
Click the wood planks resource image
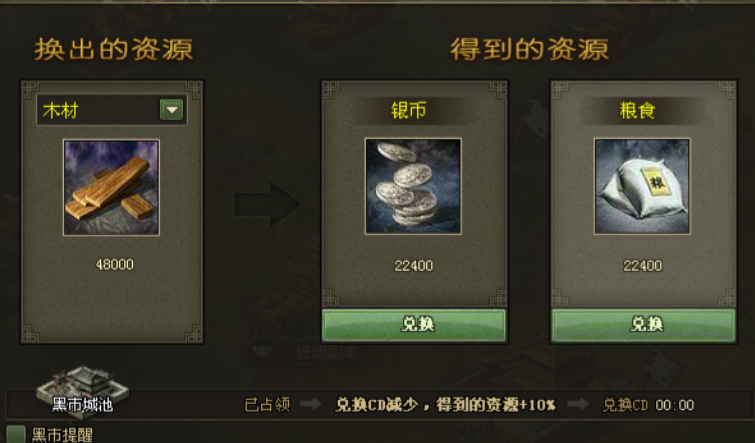[111, 187]
